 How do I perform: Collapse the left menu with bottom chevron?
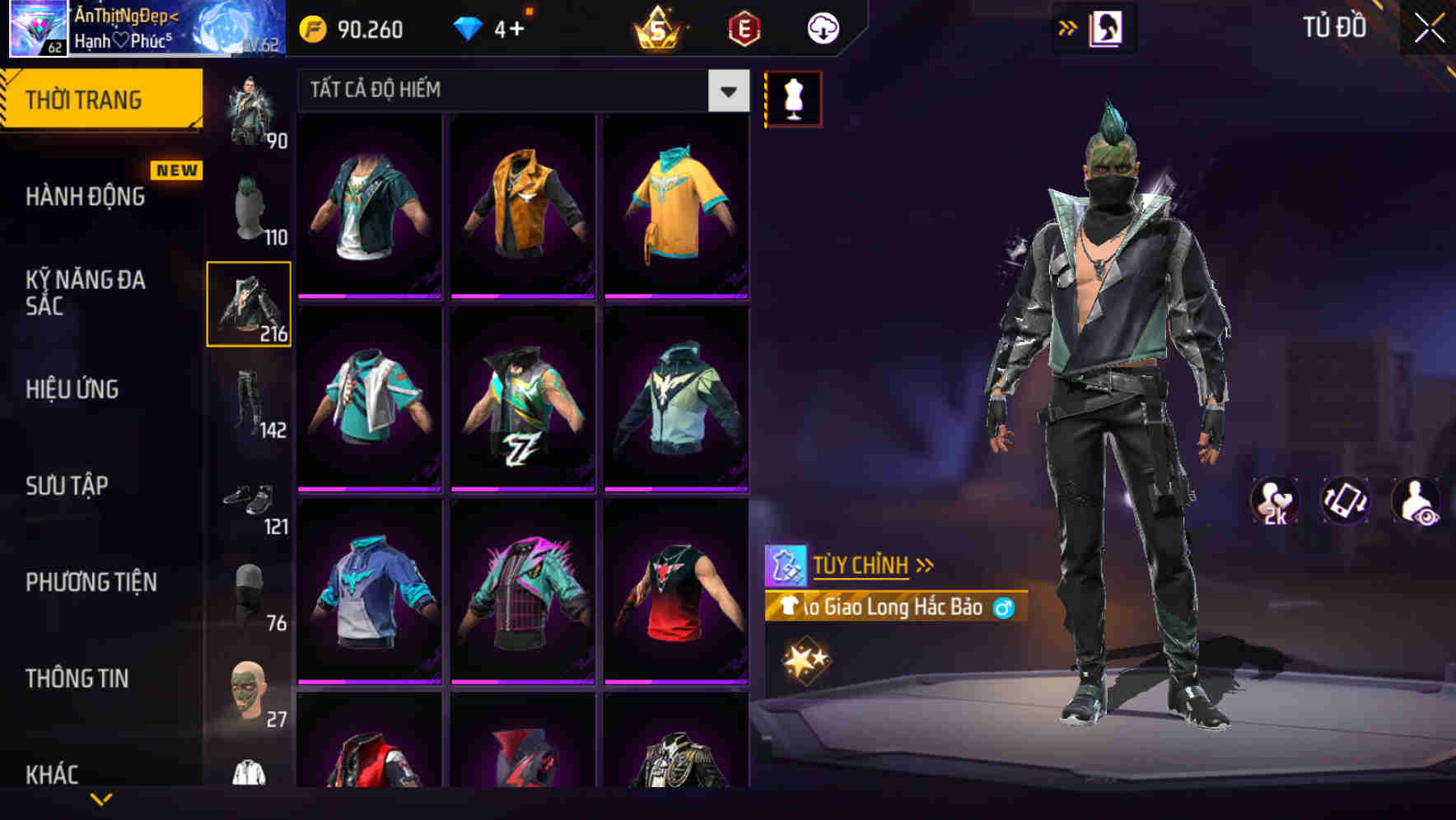[x=103, y=797]
